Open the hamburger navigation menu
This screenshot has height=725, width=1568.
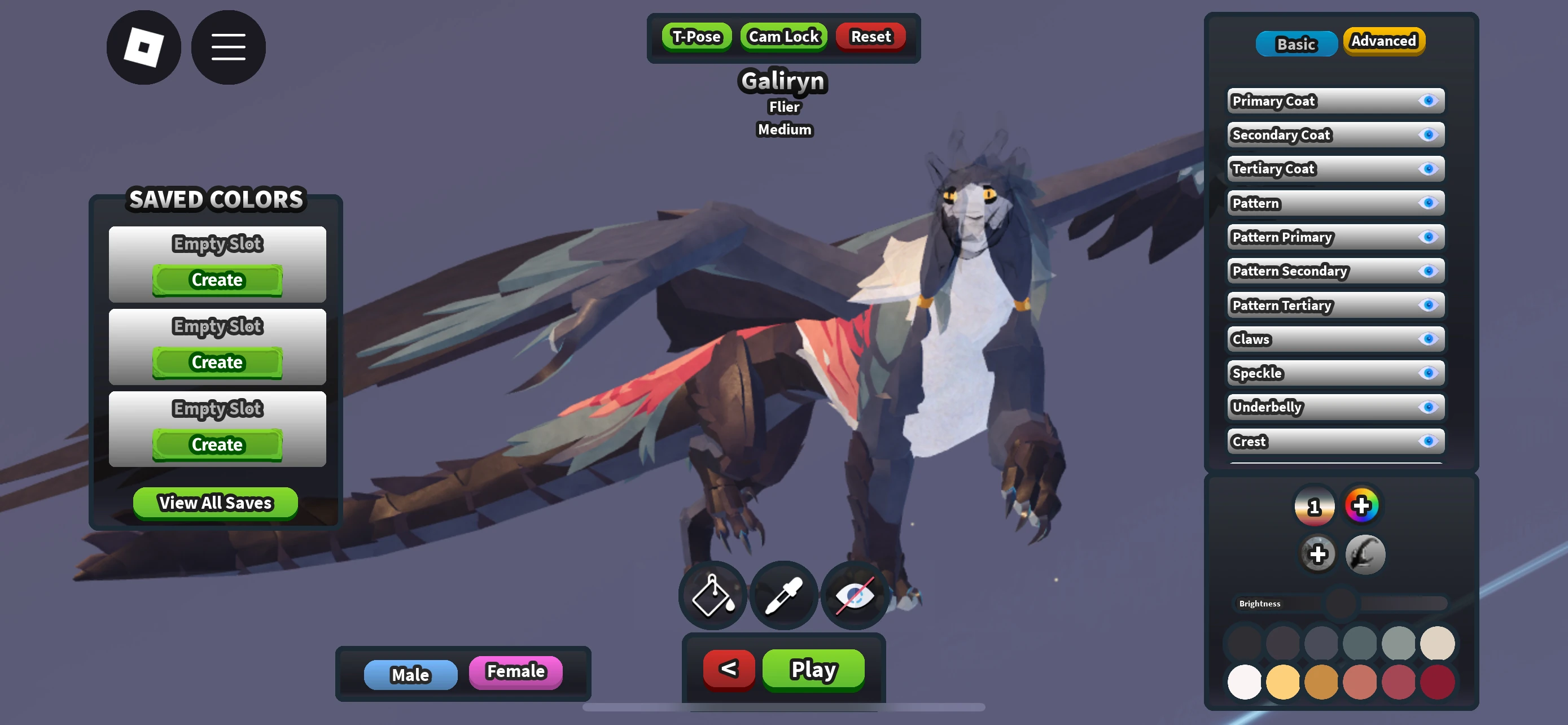coord(228,47)
